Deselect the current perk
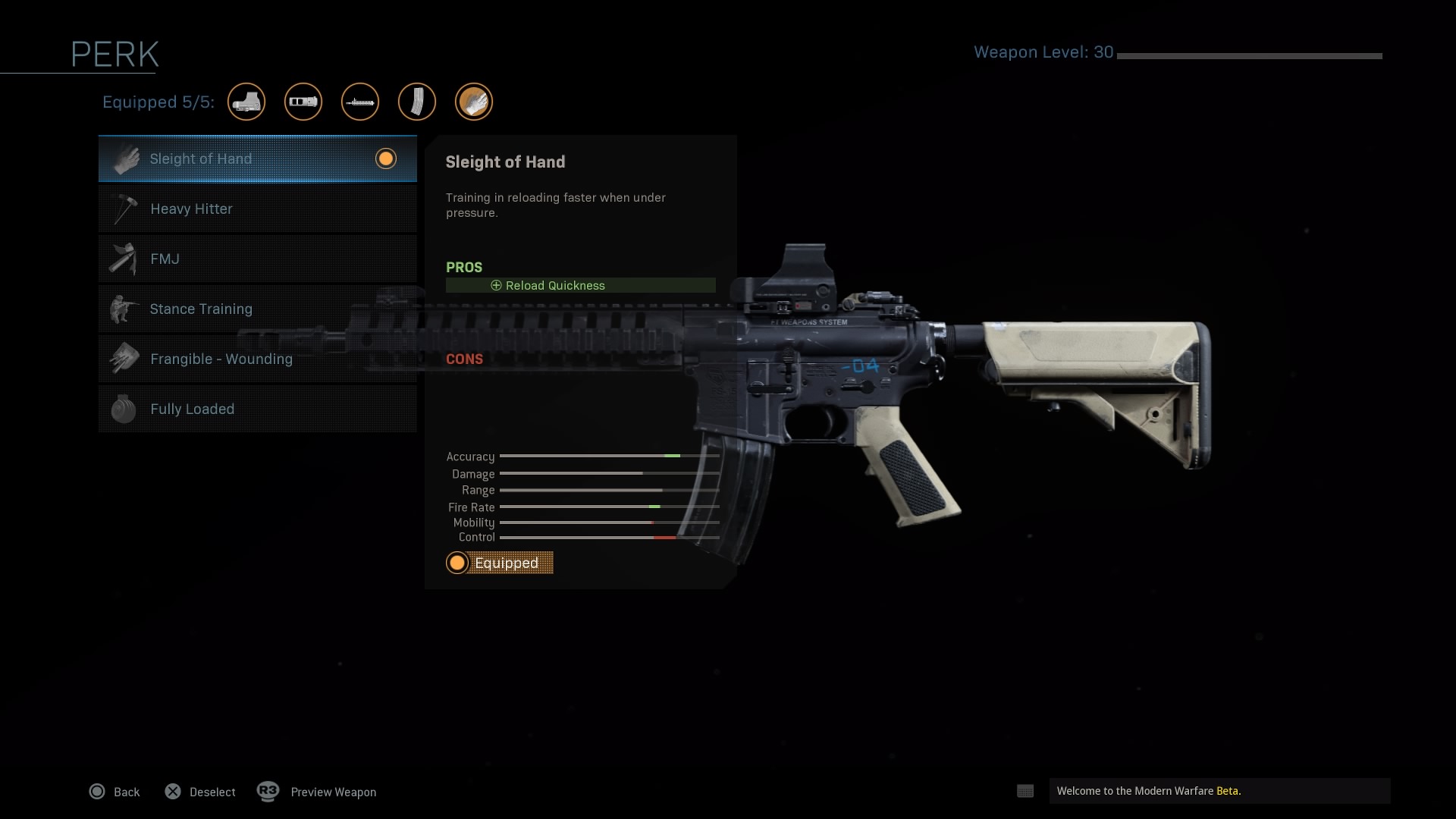This screenshot has height=819, width=1456. click(x=200, y=792)
